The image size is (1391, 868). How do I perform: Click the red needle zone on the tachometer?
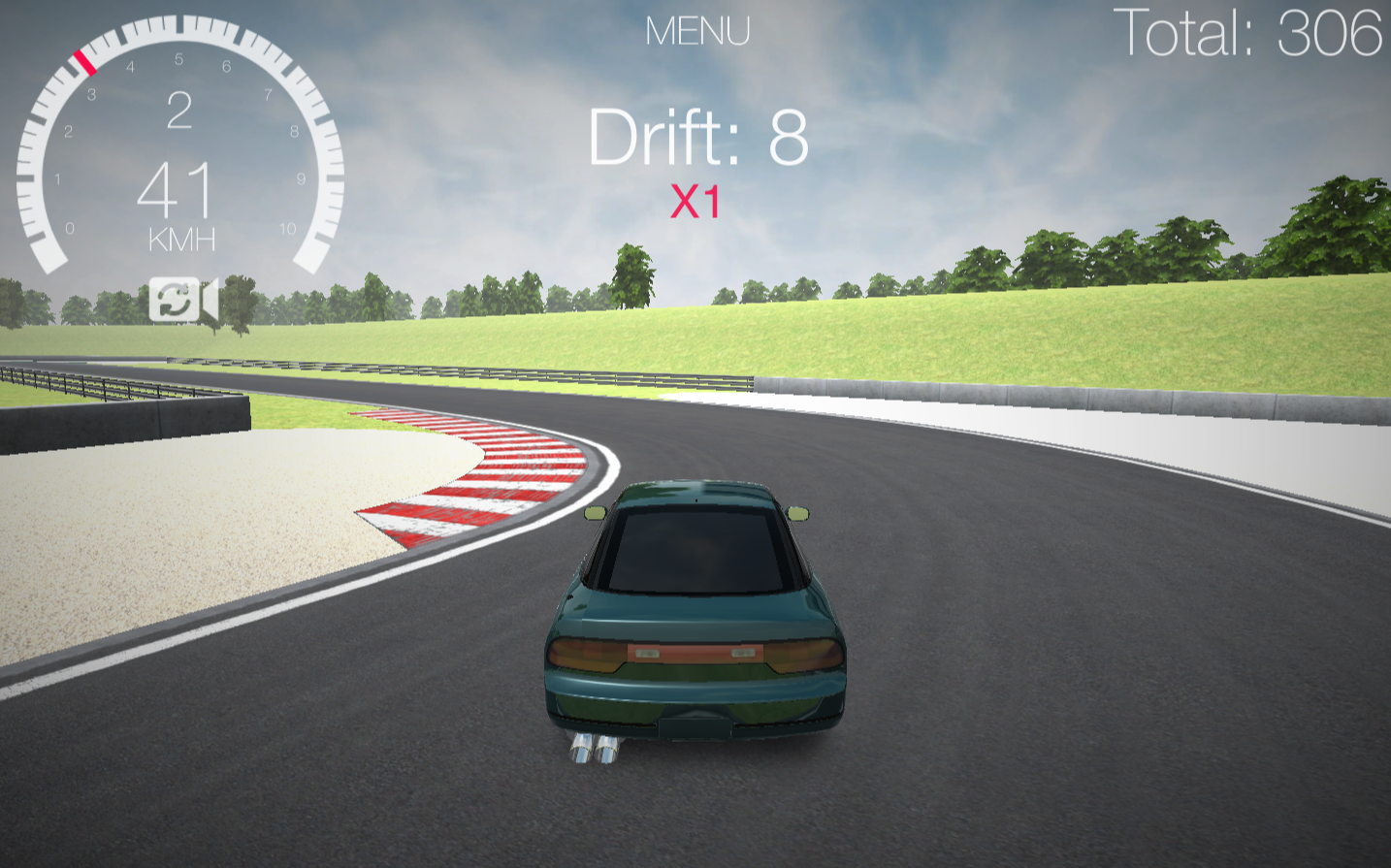click(85, 60)
